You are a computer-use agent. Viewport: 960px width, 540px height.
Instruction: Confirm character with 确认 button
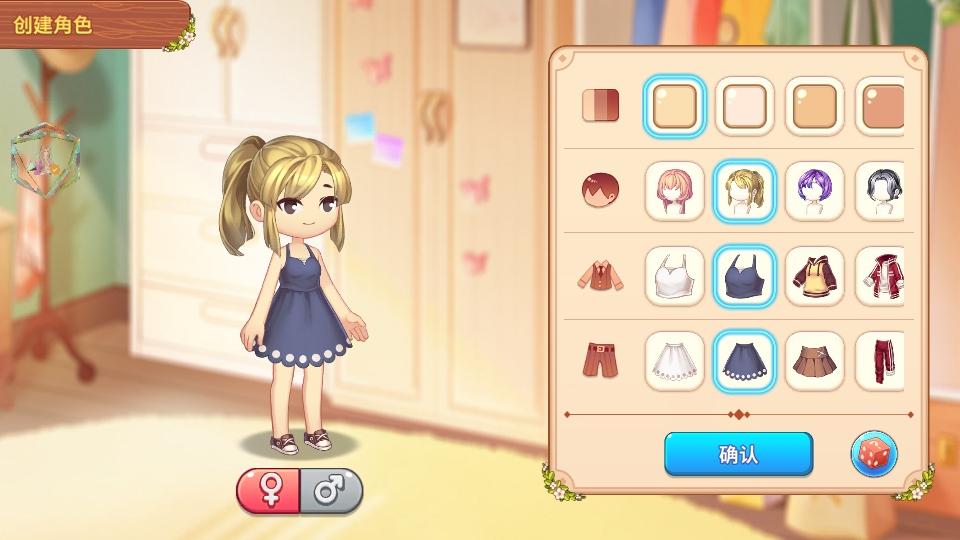click(x=738, y=454)
